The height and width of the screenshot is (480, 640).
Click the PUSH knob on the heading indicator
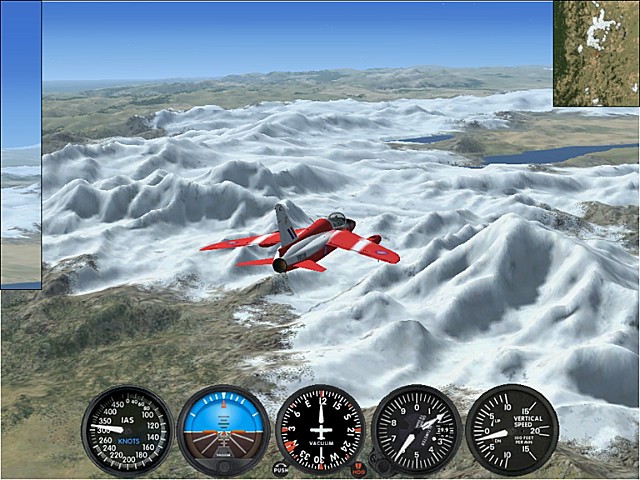[280, 468]
